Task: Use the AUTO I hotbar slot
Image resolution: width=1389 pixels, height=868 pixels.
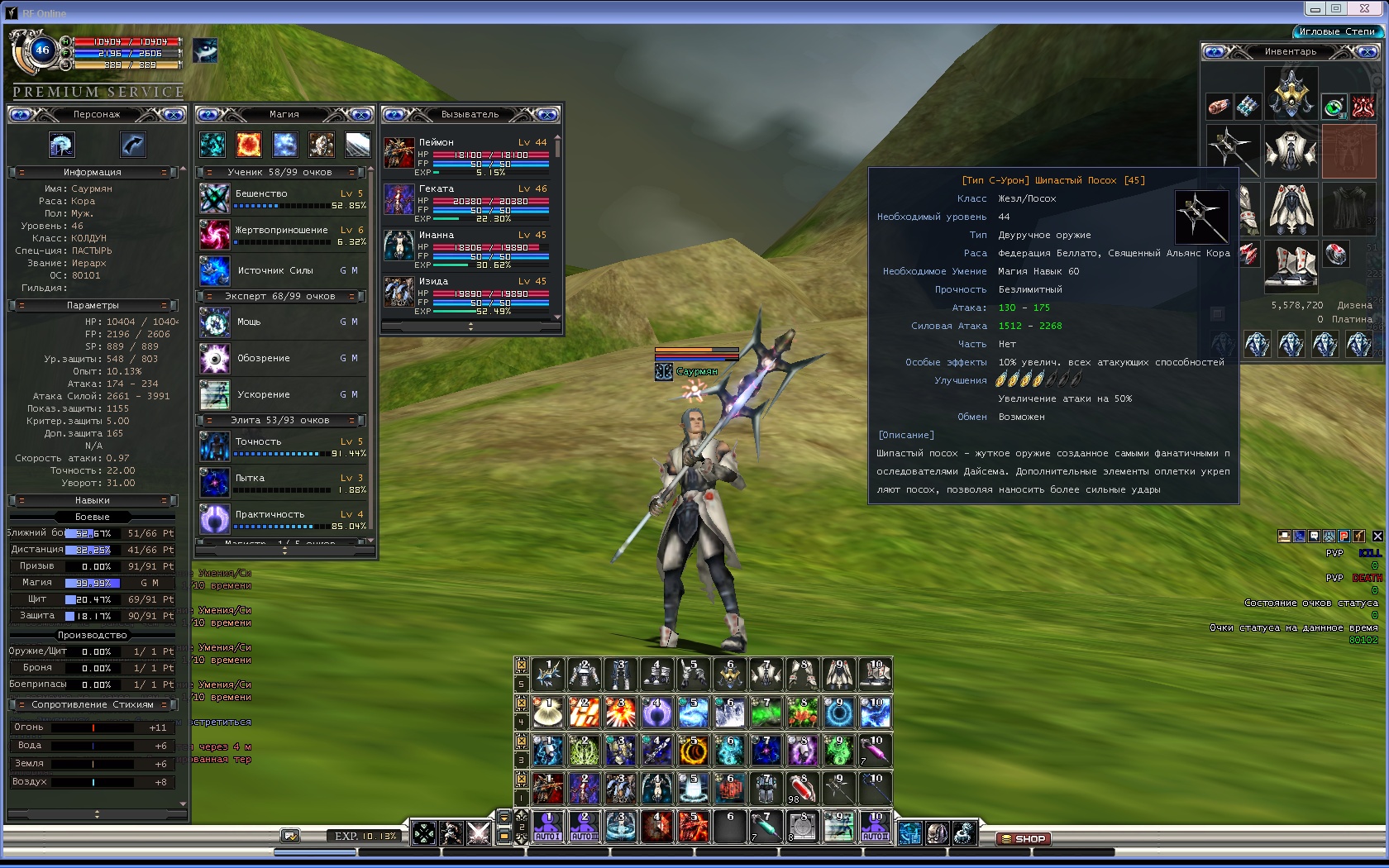Action: pos(547,826)
